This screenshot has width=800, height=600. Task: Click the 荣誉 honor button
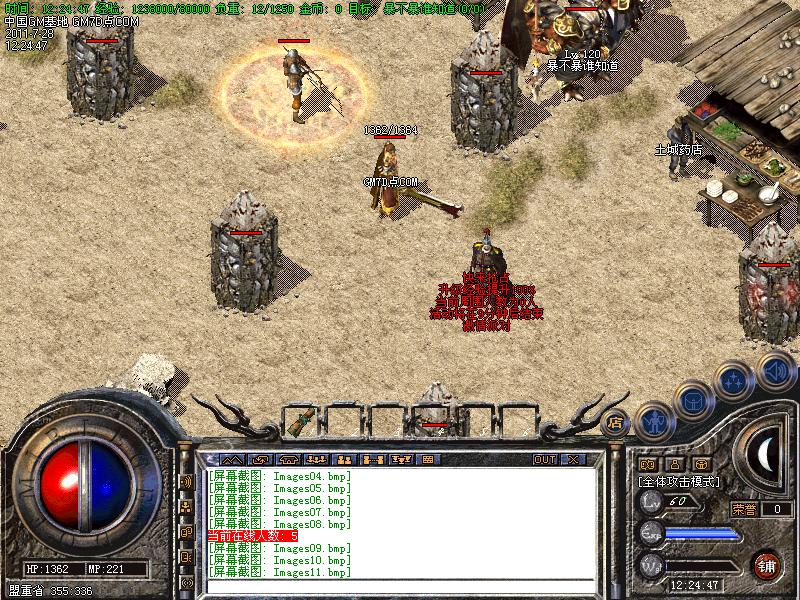coord(744,509)
